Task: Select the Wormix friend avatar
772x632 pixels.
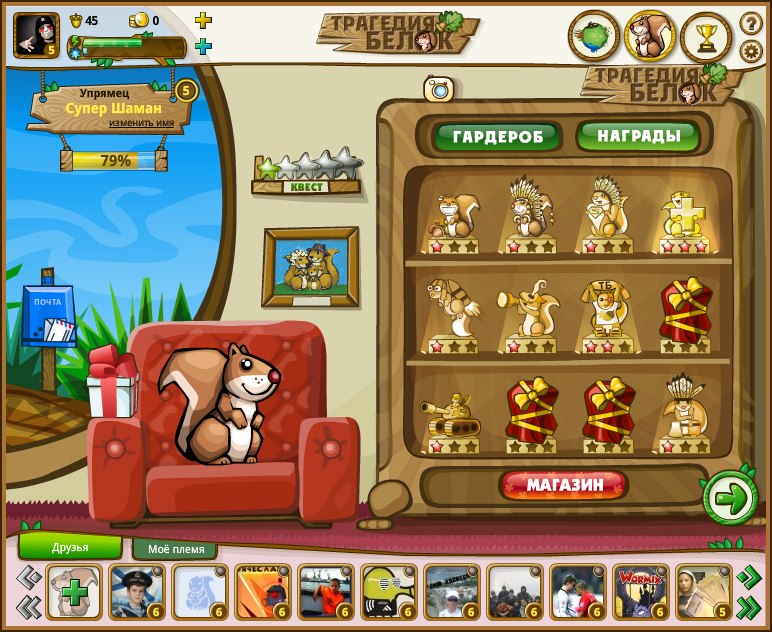Action: pos(639,592)
